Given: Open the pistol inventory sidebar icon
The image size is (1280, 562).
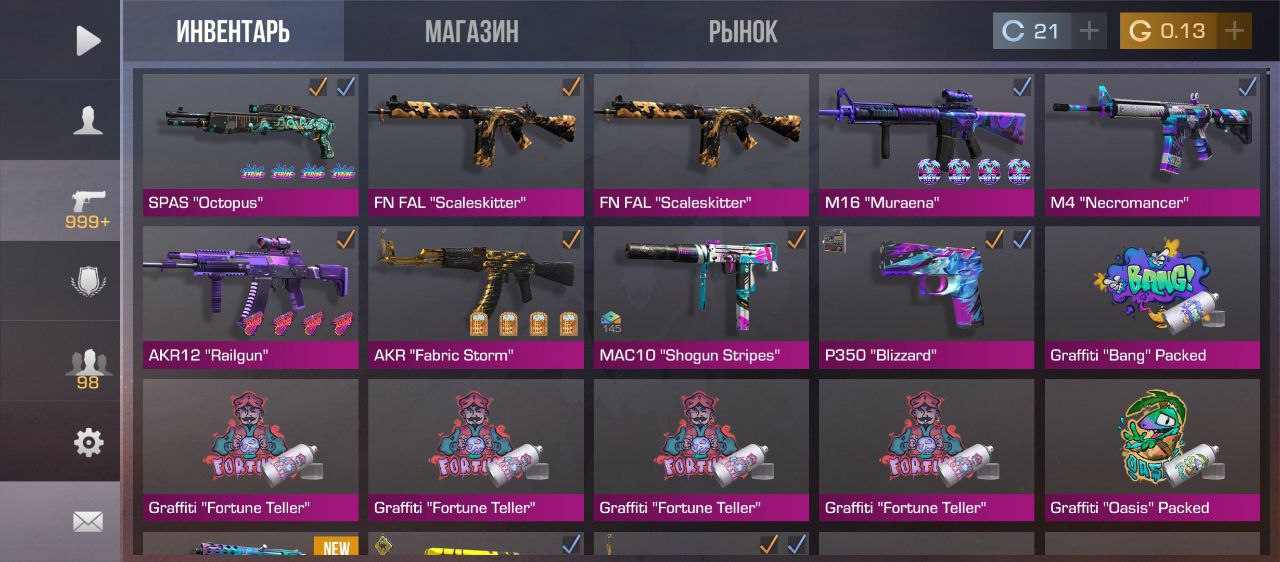Looking at the screenshot, I should (88, 203).
